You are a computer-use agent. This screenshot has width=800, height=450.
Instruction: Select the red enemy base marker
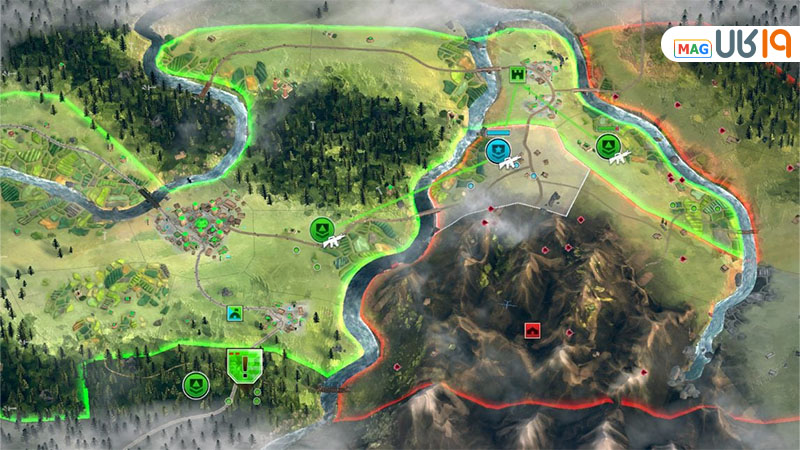(x=532, y=329)
